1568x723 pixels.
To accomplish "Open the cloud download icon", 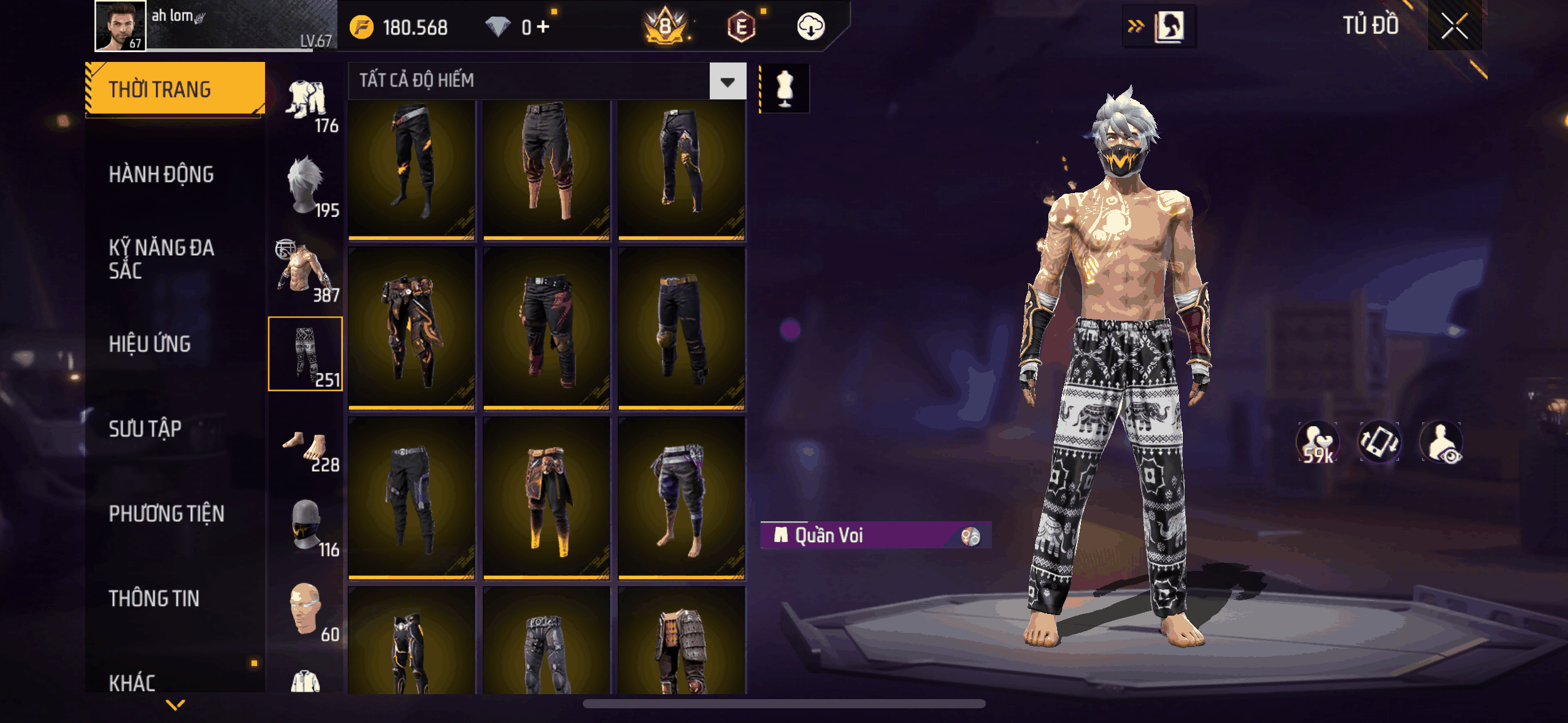I will tap(810, 27).
